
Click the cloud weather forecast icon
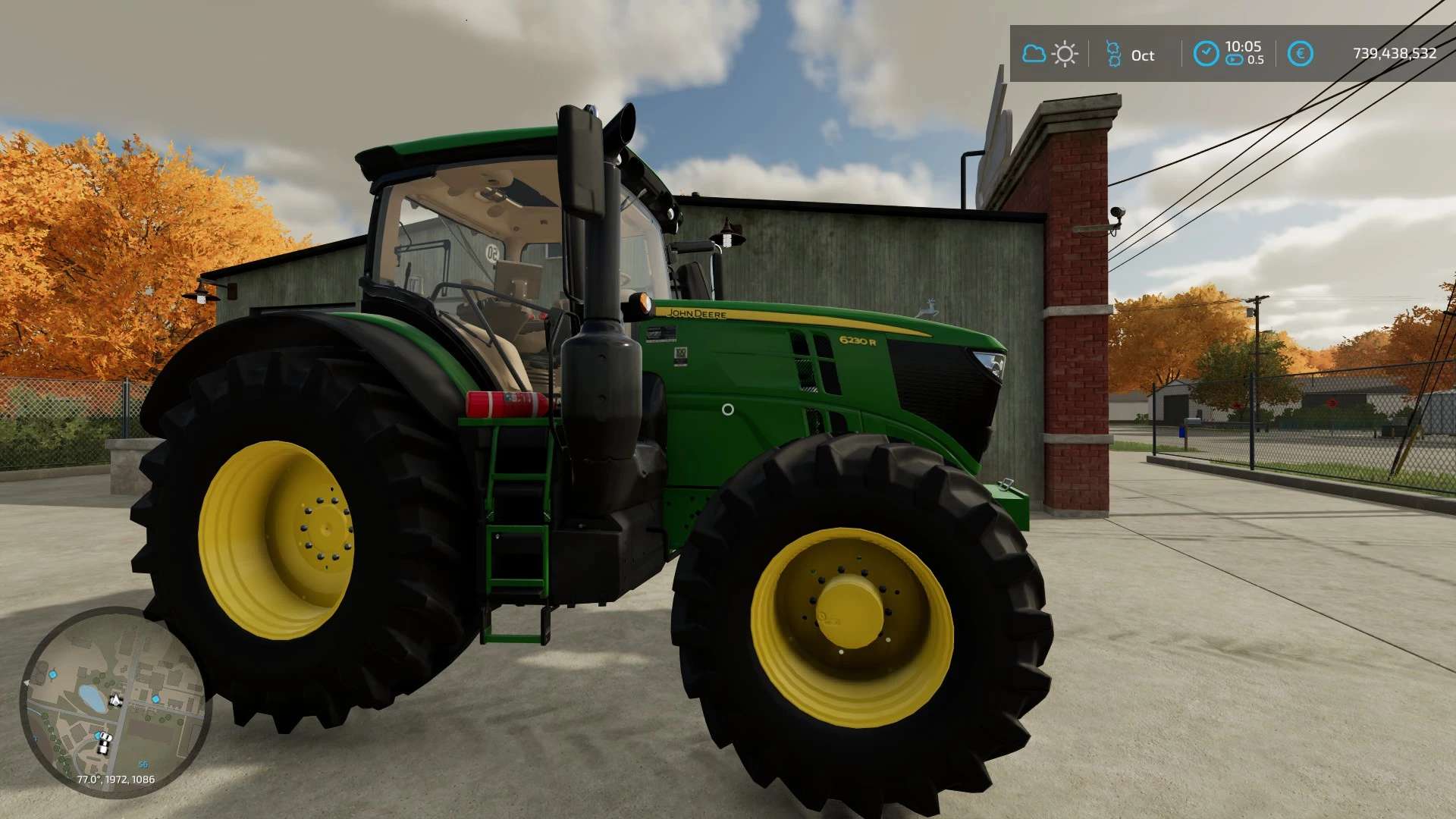1033,54
